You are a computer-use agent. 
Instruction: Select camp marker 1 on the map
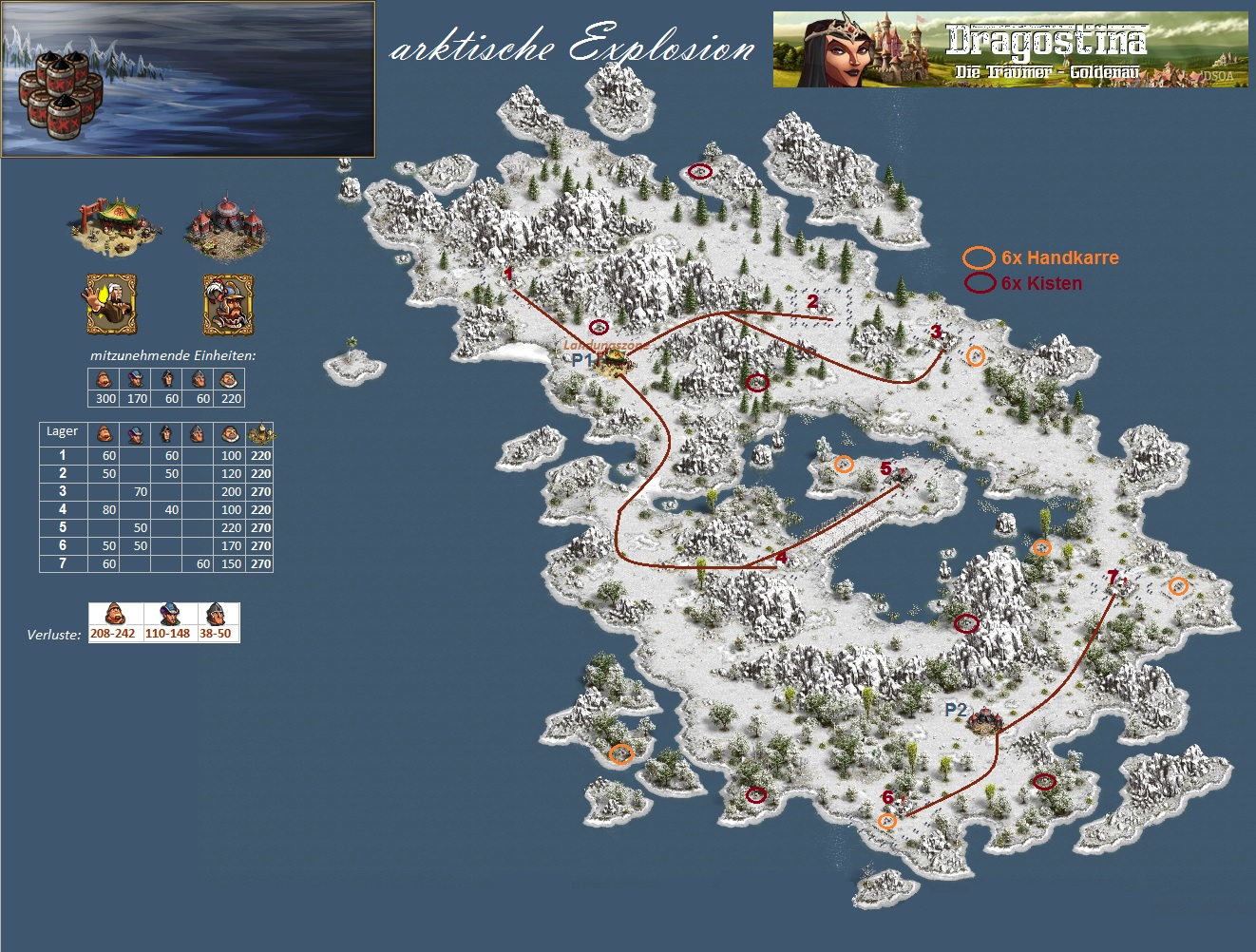(508, 275)
